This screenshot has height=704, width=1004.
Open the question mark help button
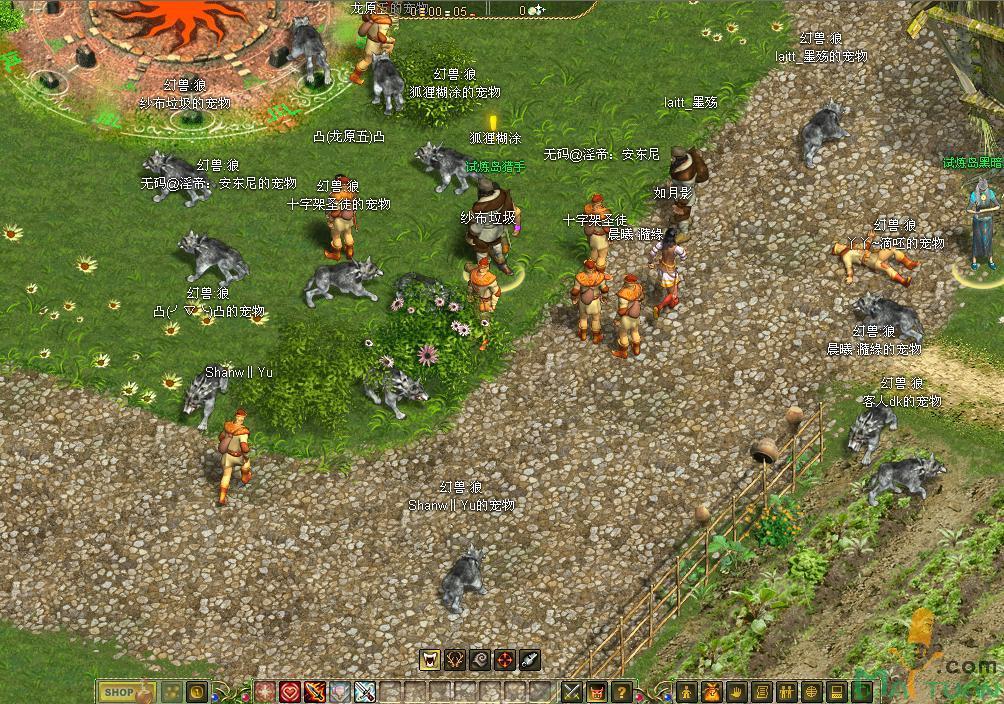click(x=622, y=691)
